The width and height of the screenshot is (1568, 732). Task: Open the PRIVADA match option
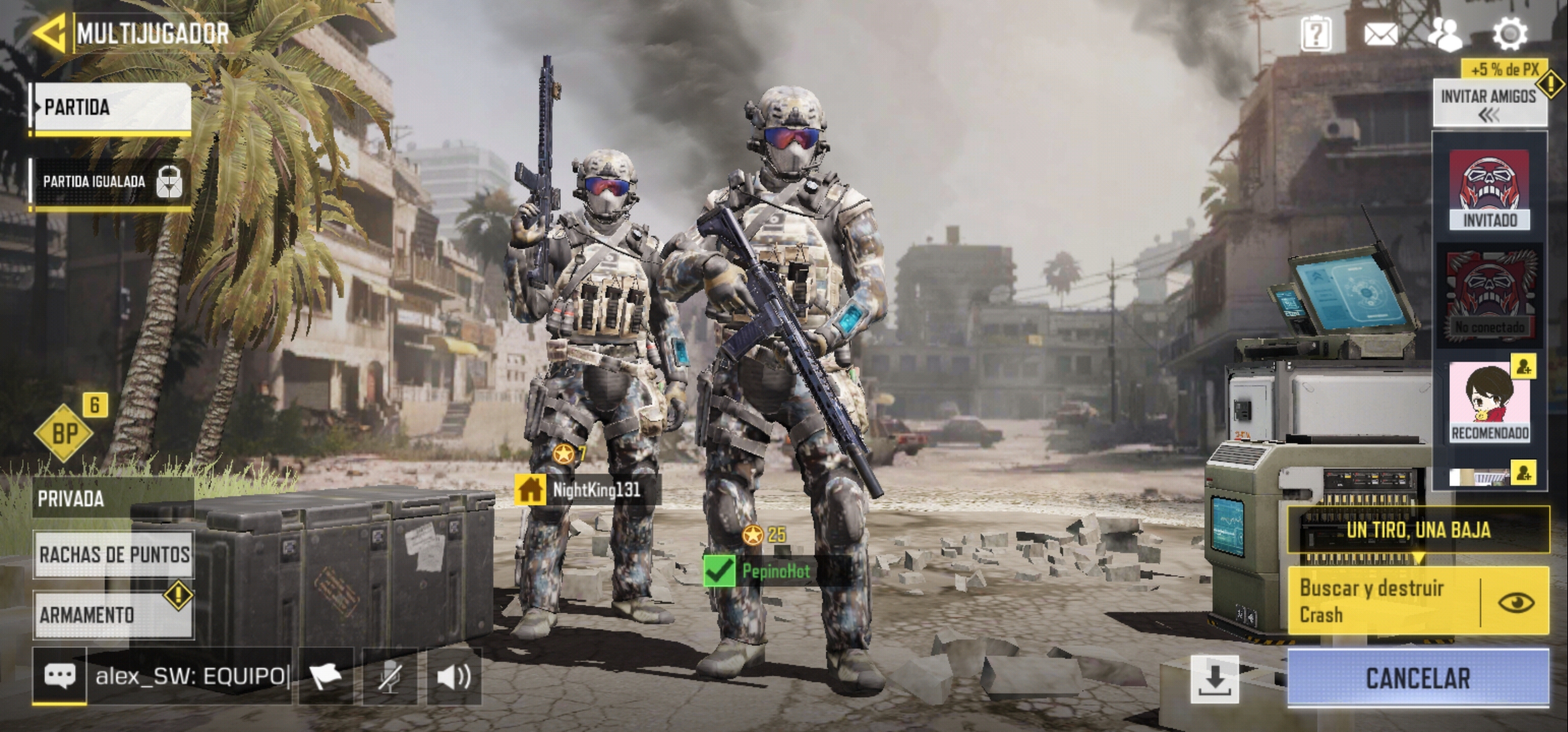click(113, 499)
